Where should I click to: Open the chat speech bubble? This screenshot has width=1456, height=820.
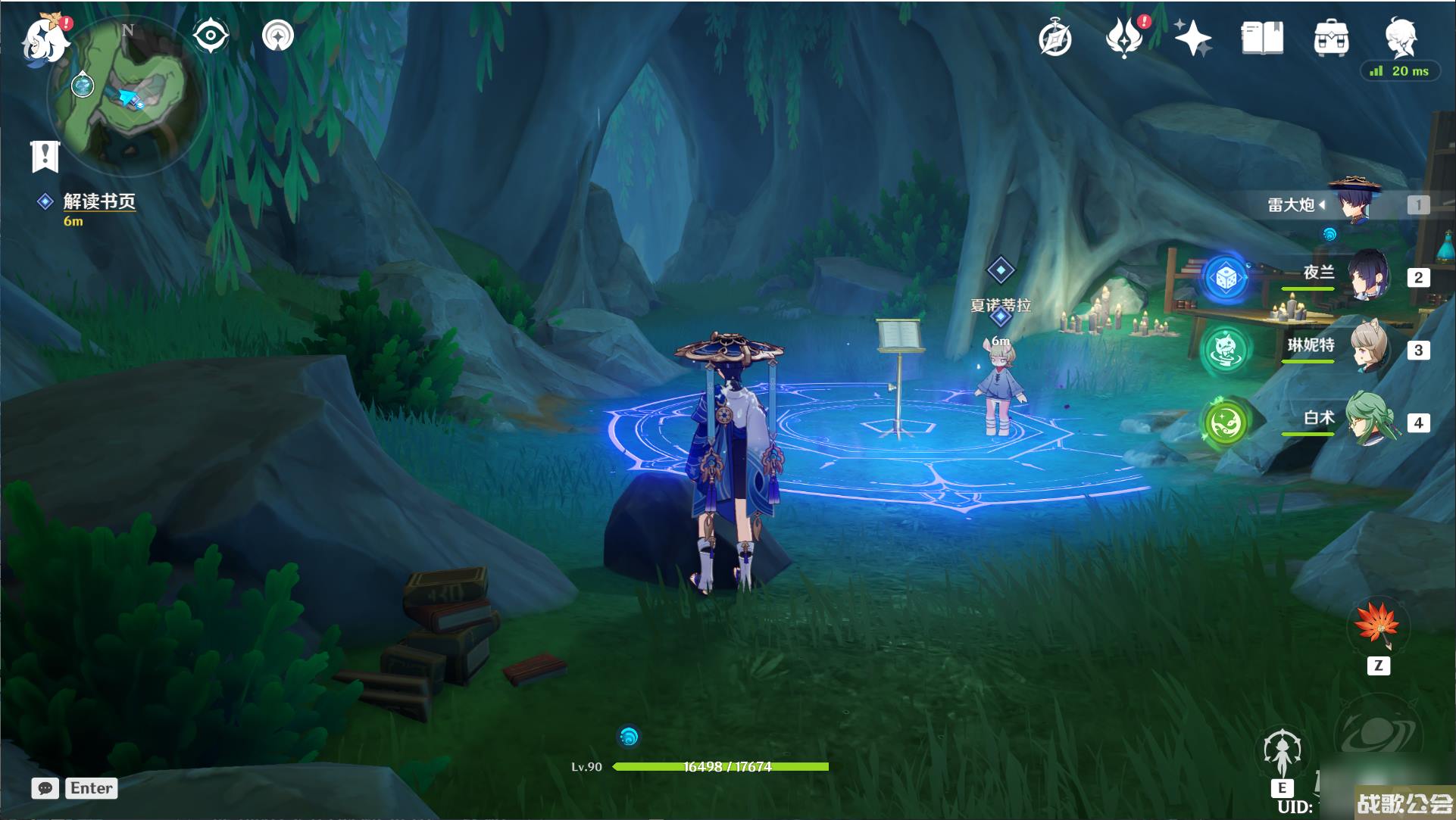(45, 788)
